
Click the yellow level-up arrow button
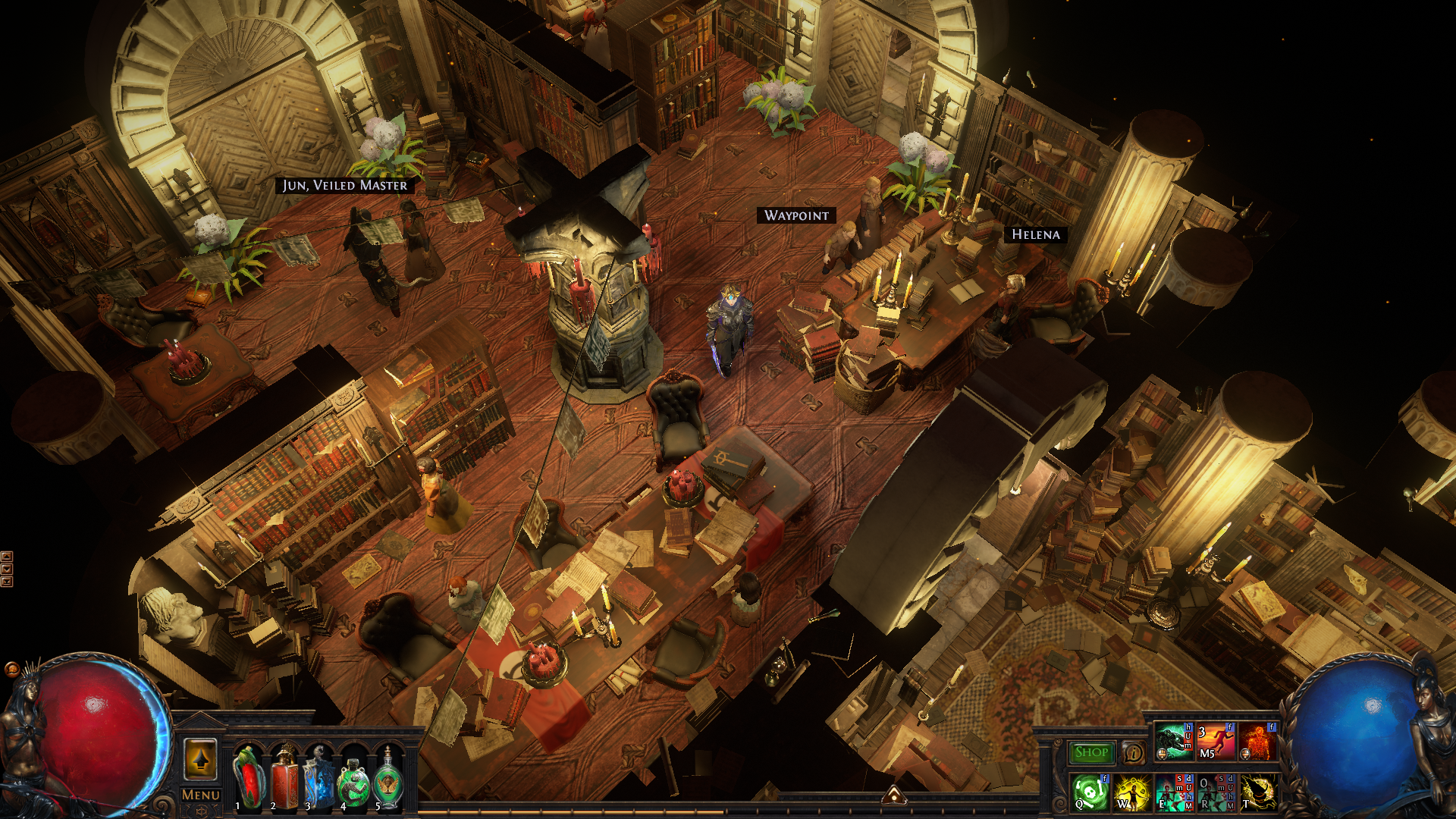point(201,758)
